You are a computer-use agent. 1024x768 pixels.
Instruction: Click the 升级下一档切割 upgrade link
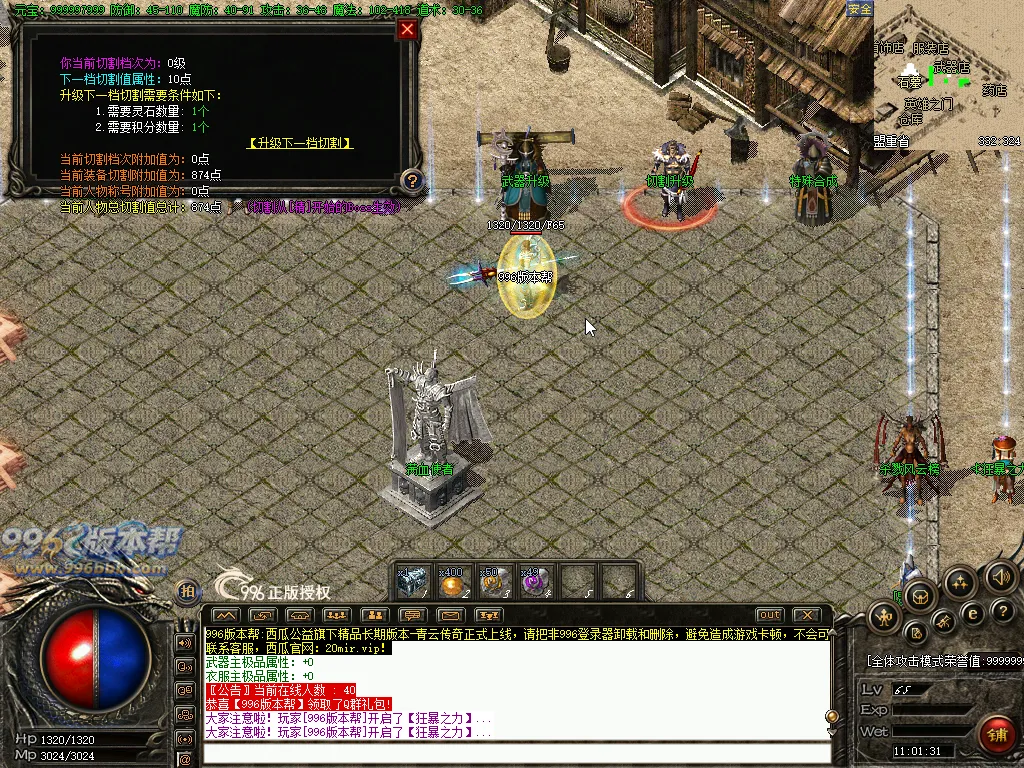tap(300, 143)
